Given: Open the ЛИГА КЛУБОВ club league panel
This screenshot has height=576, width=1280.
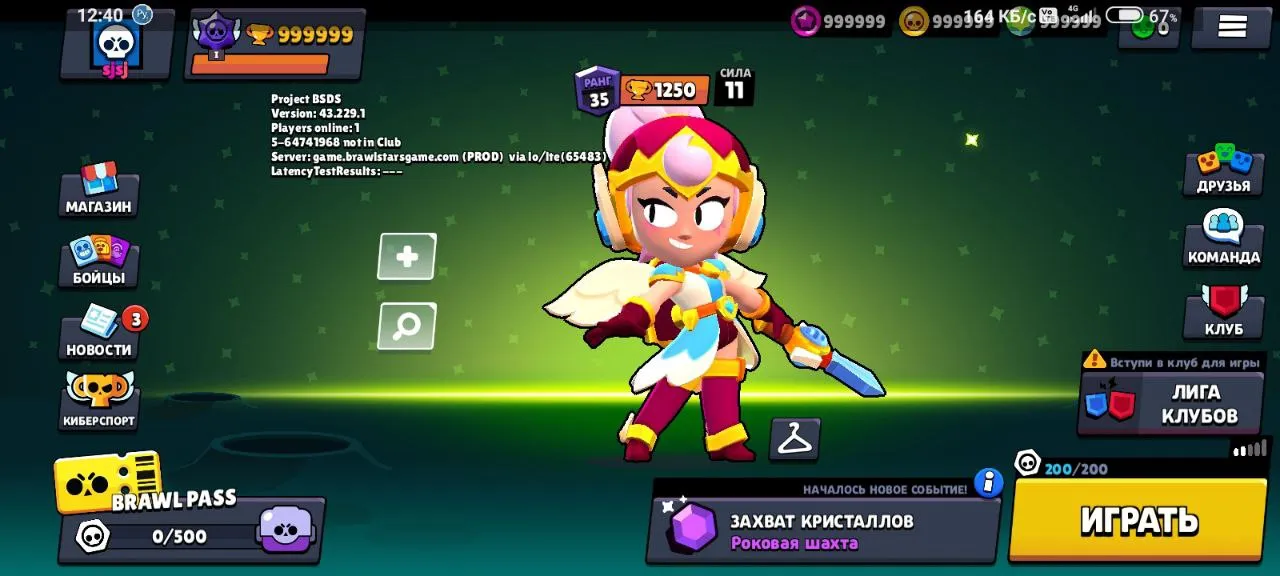Looking at the screenshot, I should (1170, 402).
